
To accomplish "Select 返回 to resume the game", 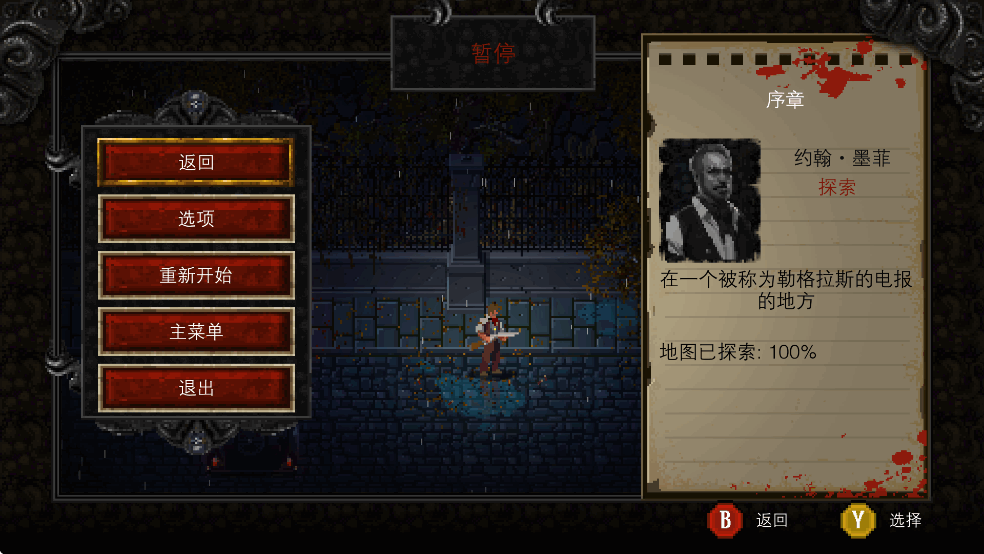I will click(196, 162).
